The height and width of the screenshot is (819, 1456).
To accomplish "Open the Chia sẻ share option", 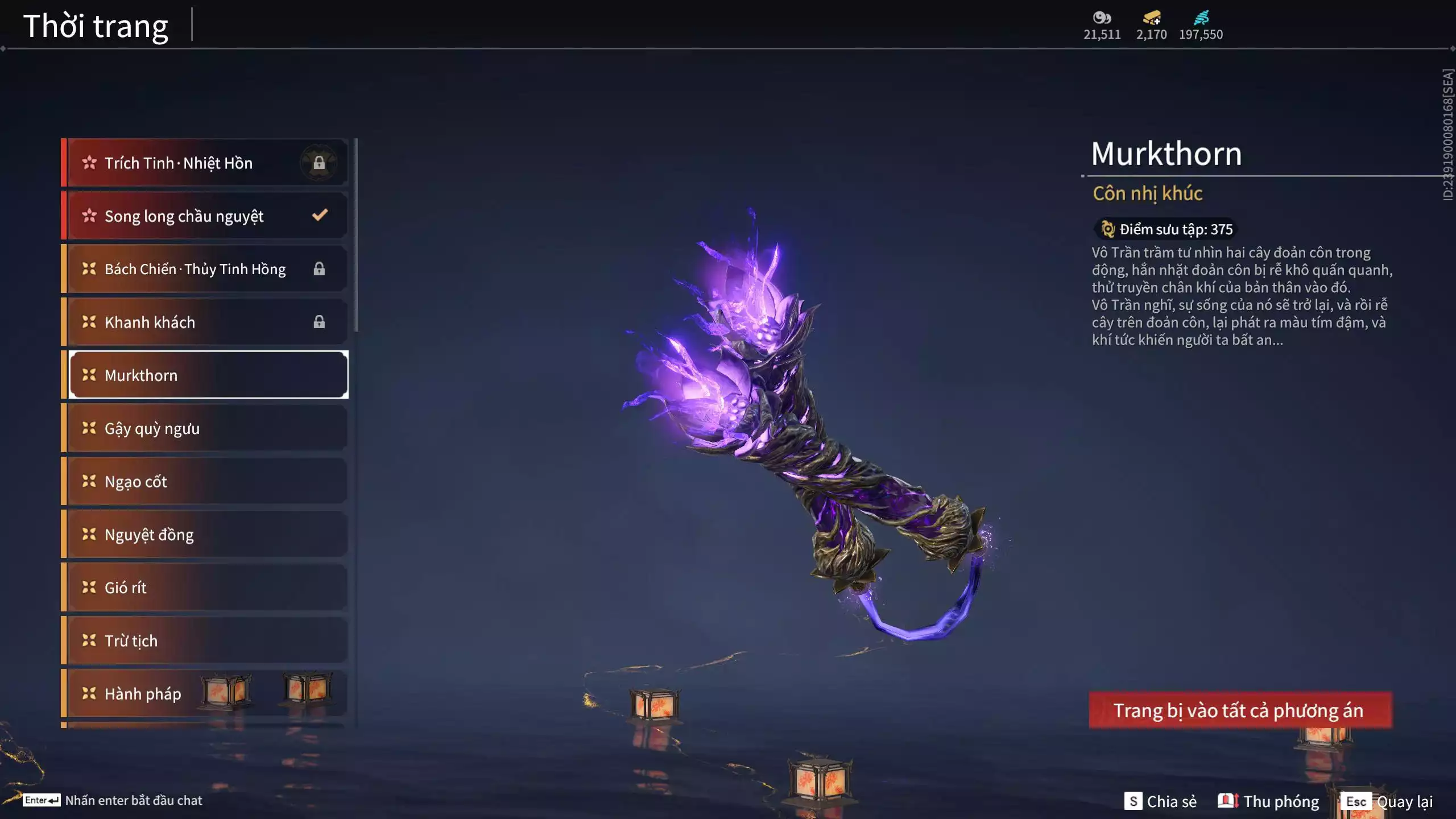I will coord(1161,801).
